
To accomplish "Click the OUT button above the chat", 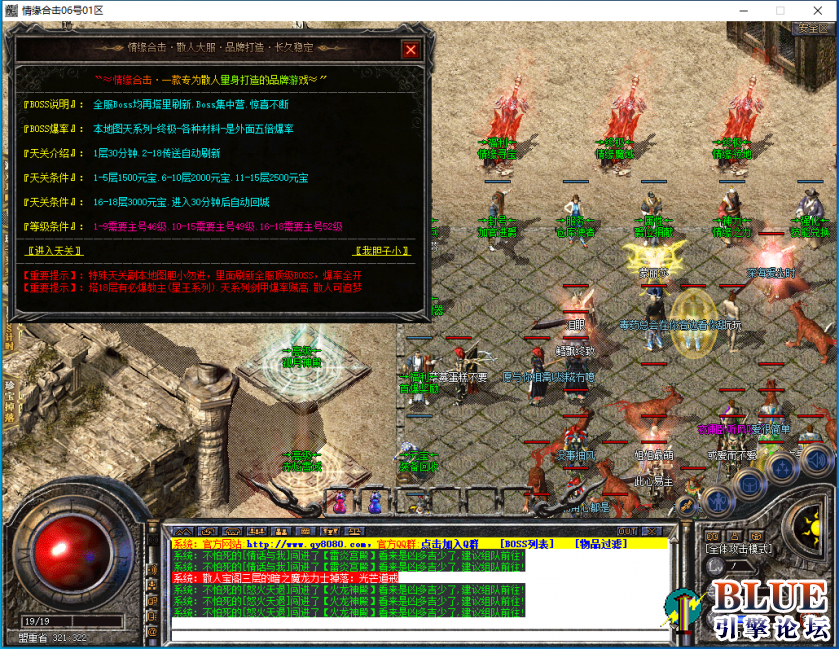I will (x=627, y=530).
